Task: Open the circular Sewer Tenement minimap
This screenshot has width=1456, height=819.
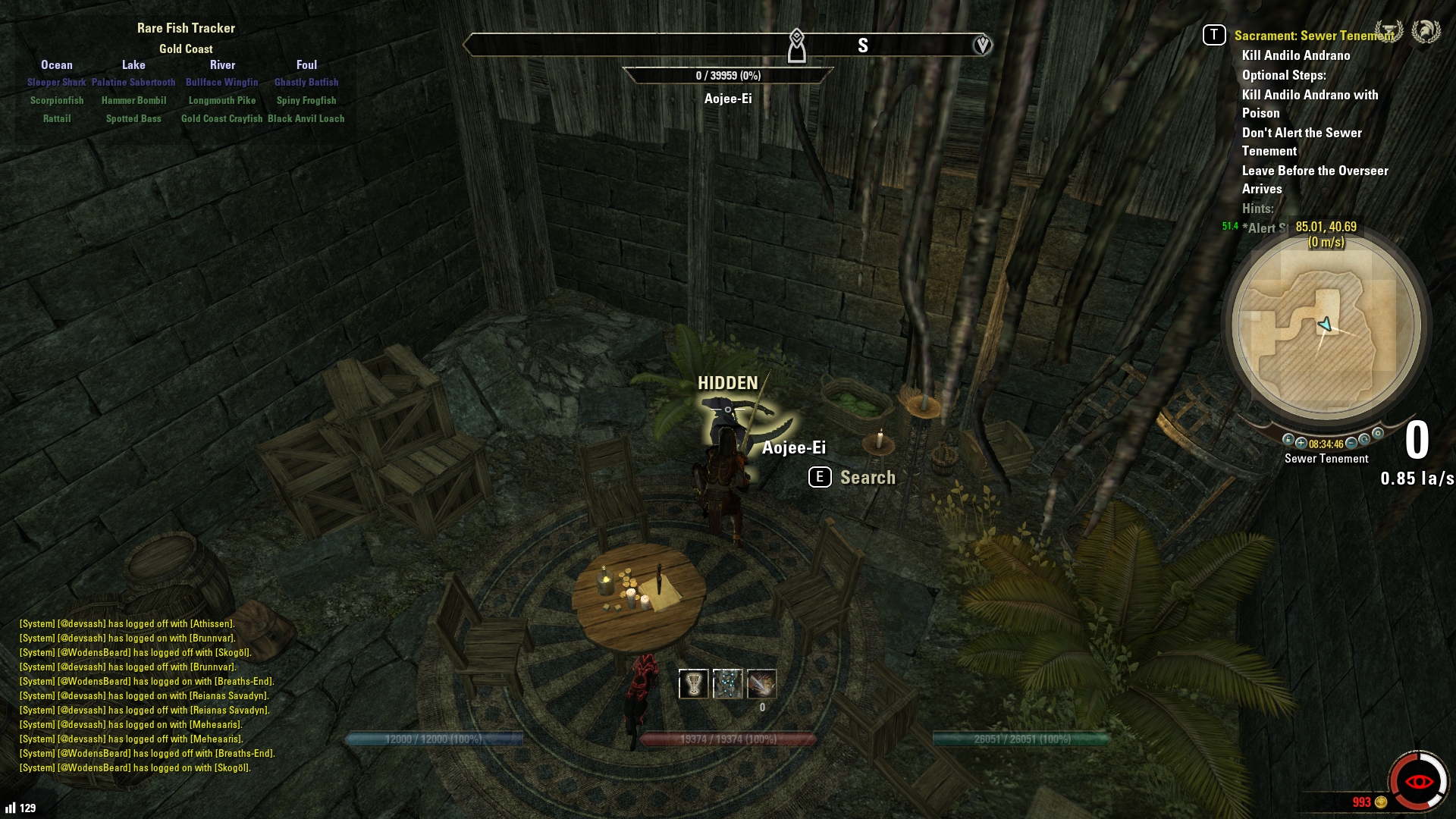Action: [1326, 326]
